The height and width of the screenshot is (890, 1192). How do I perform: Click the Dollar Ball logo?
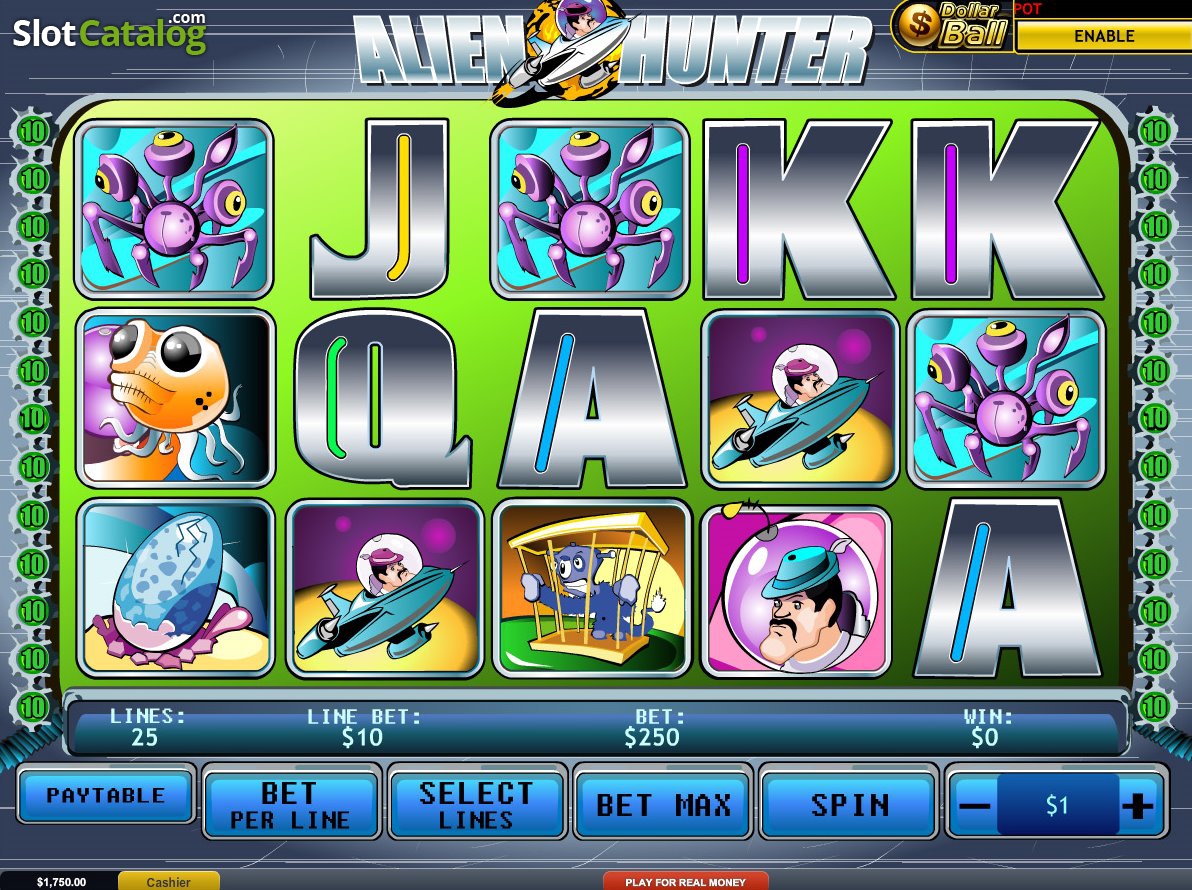(x=951, y=26)
